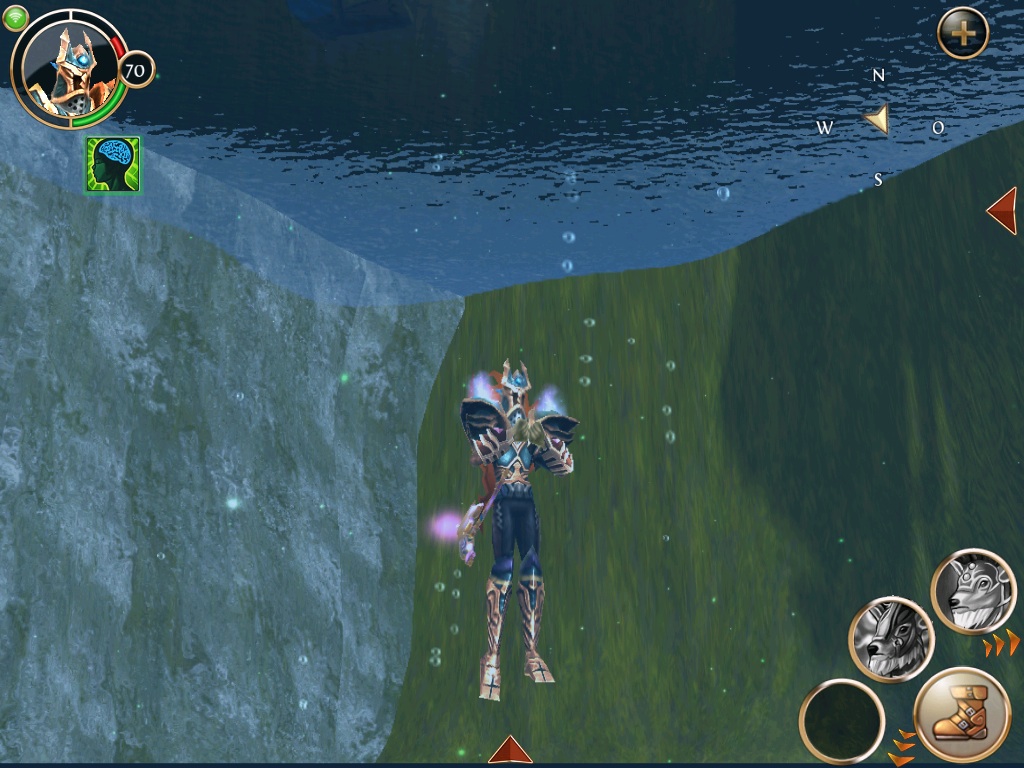
Task: Open the character portrait panel
Action: click(x=68, y=68)
